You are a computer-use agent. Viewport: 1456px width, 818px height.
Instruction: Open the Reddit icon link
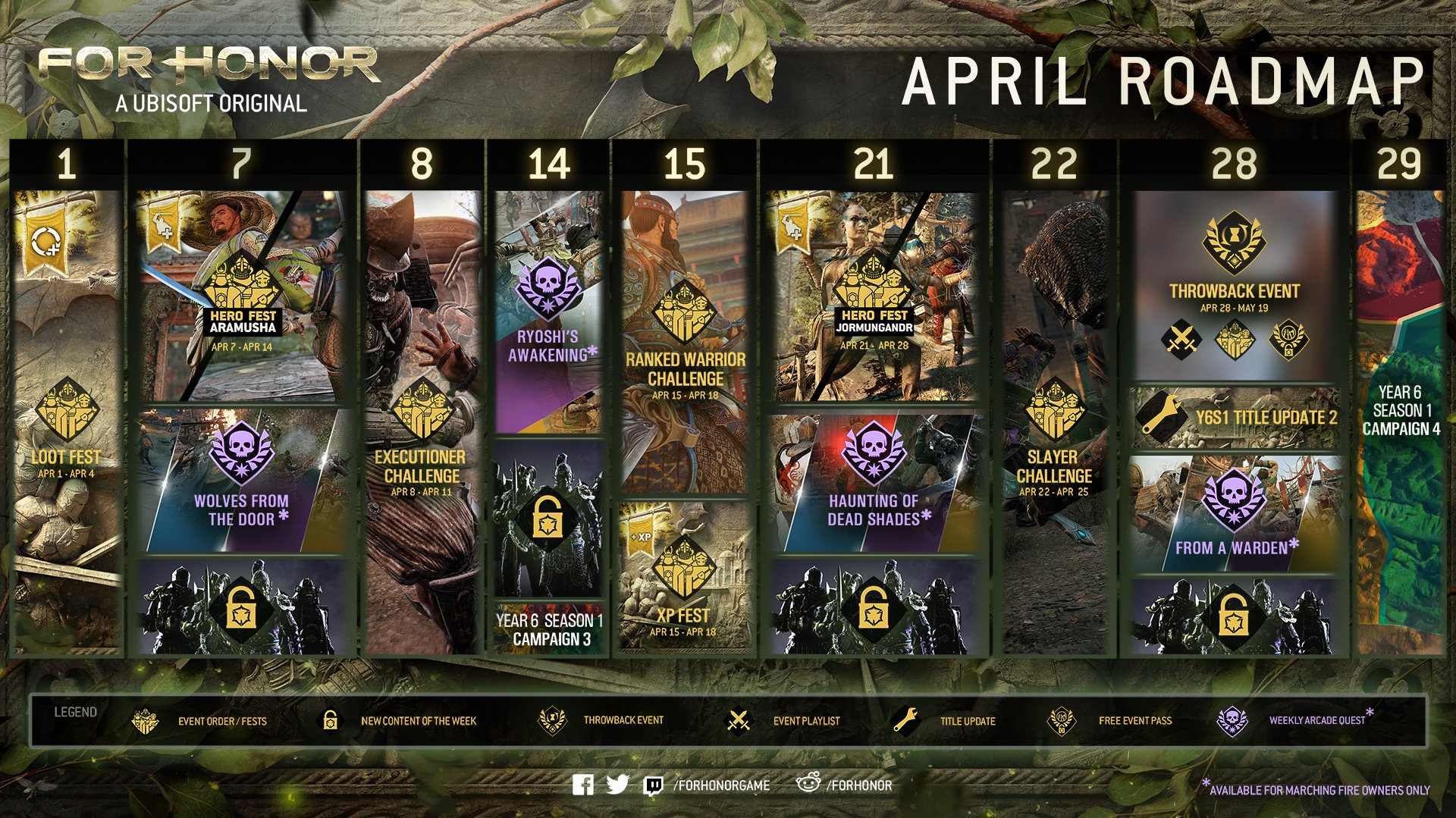click(x=808, y=784)
